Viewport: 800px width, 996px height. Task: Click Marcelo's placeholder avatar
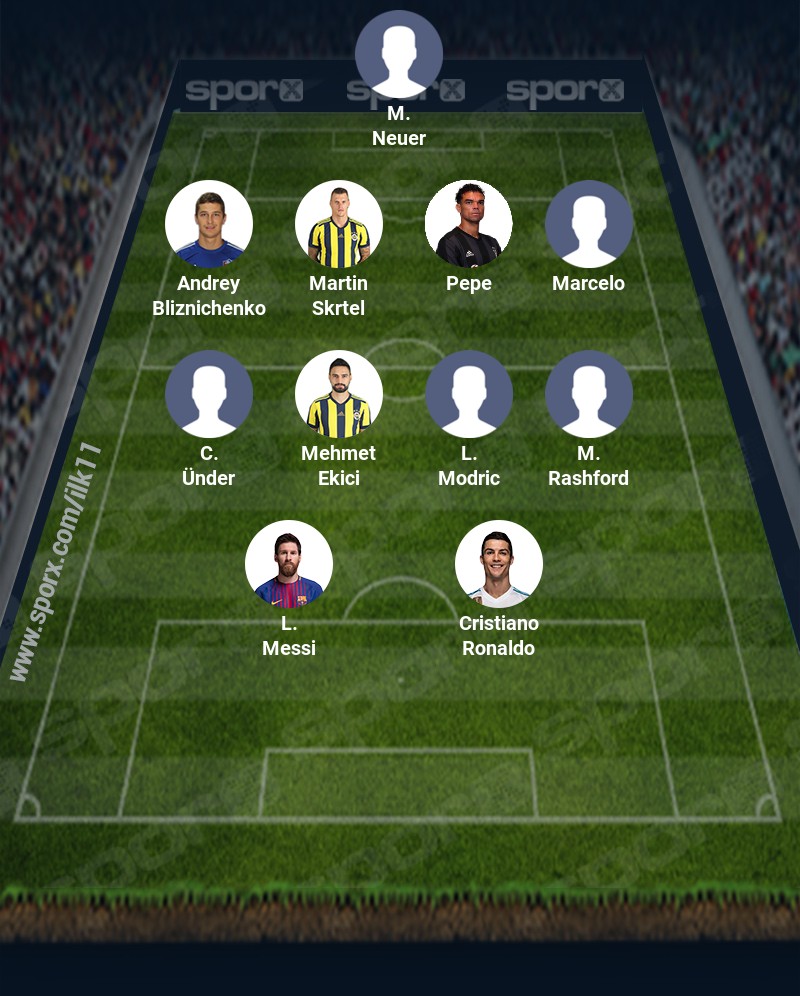pyautogui.click(x=589, y=224)
